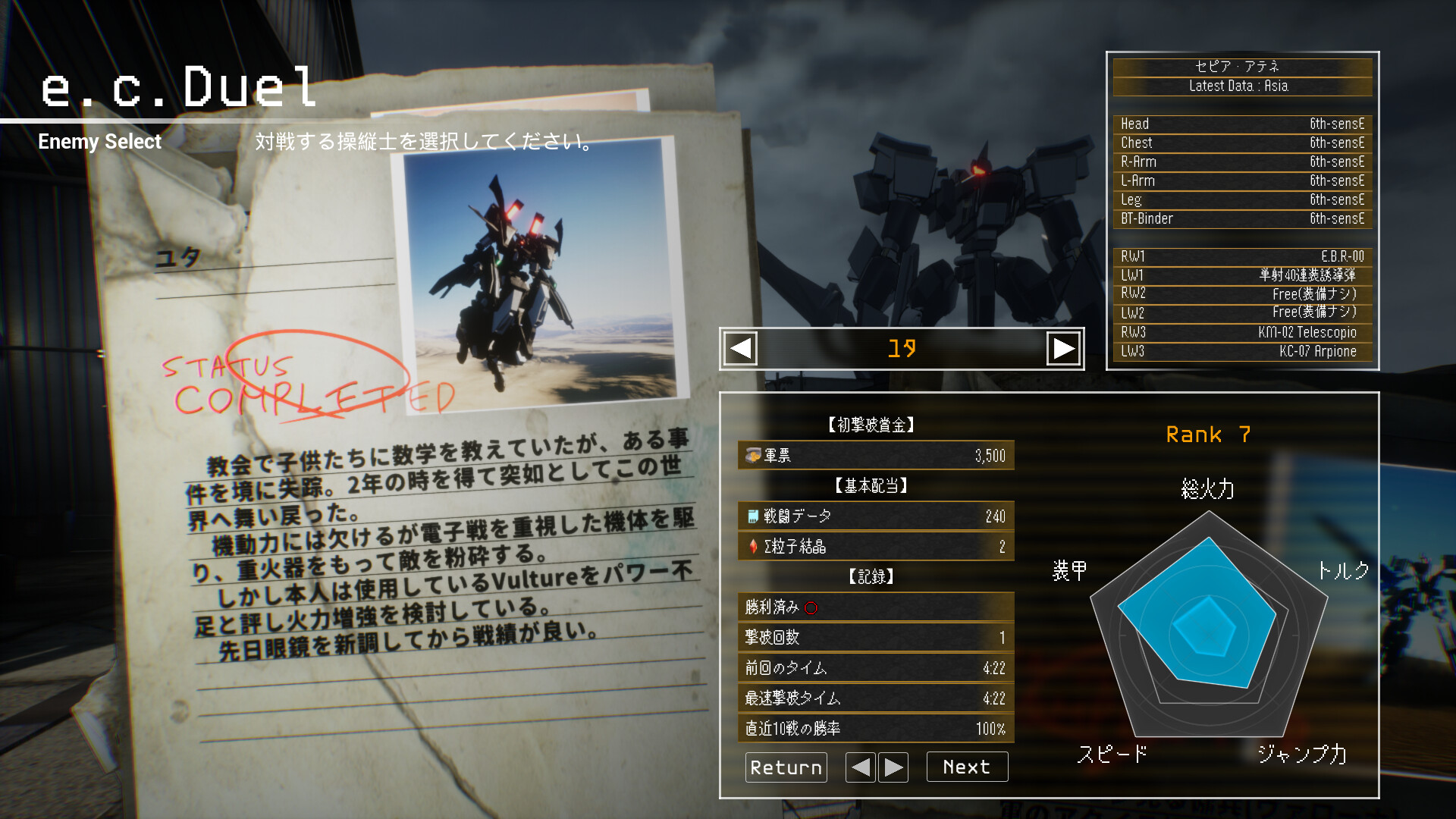Click the data chip icon beside 戦闘データ

752,516
